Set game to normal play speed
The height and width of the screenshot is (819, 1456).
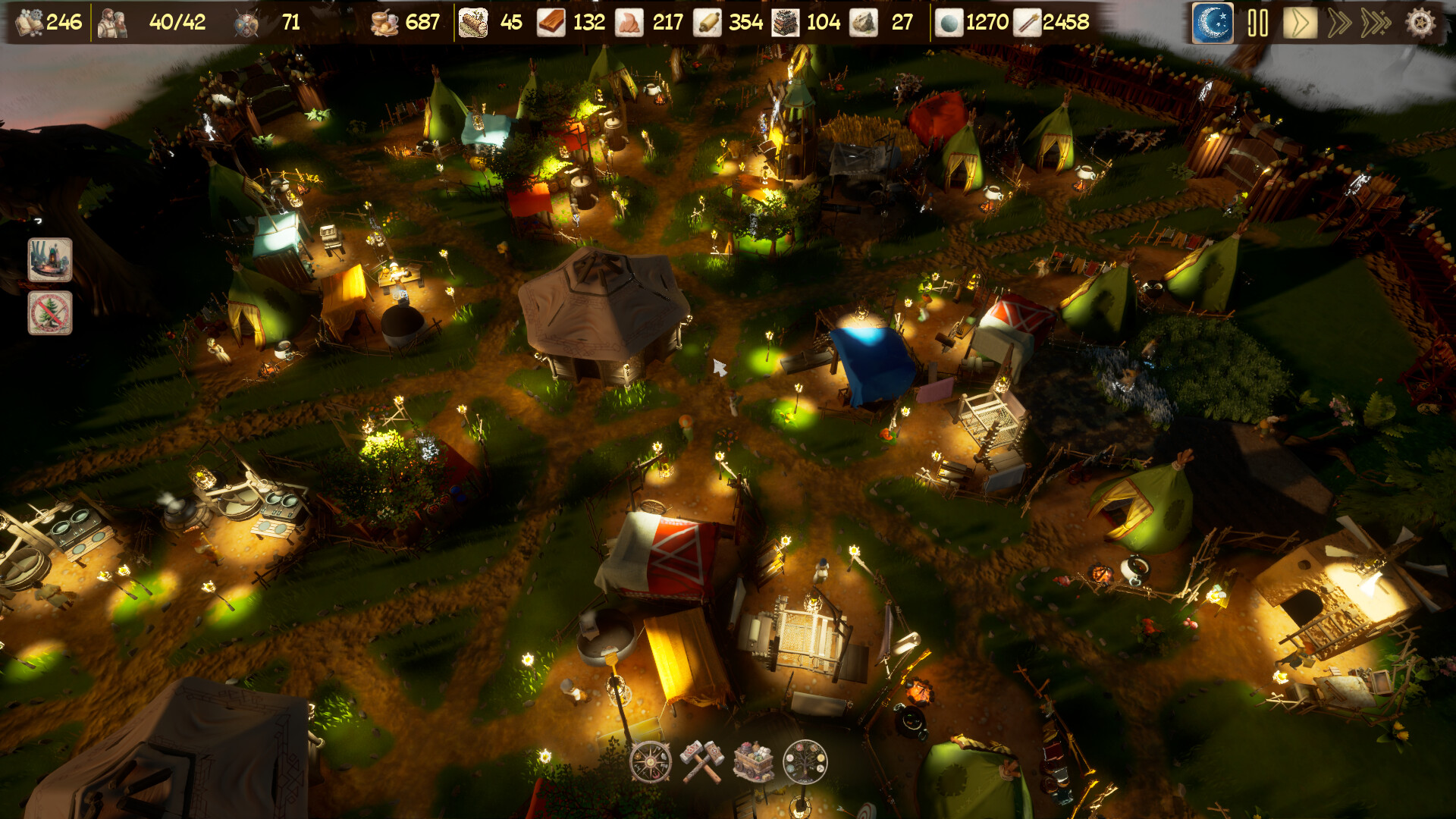tap(1300, 23)
